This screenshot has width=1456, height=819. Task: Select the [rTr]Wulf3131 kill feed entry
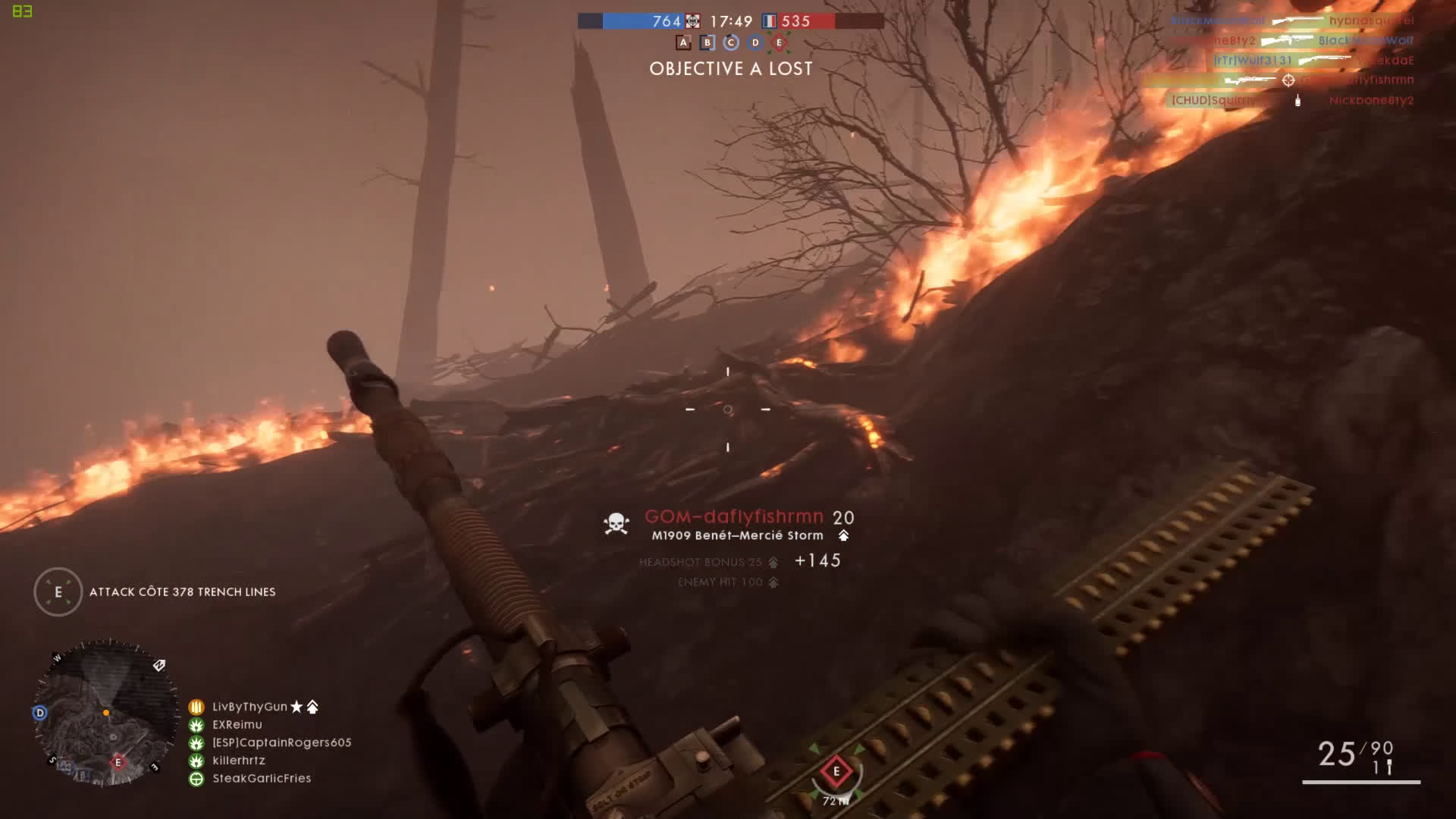click(1252, 60)
